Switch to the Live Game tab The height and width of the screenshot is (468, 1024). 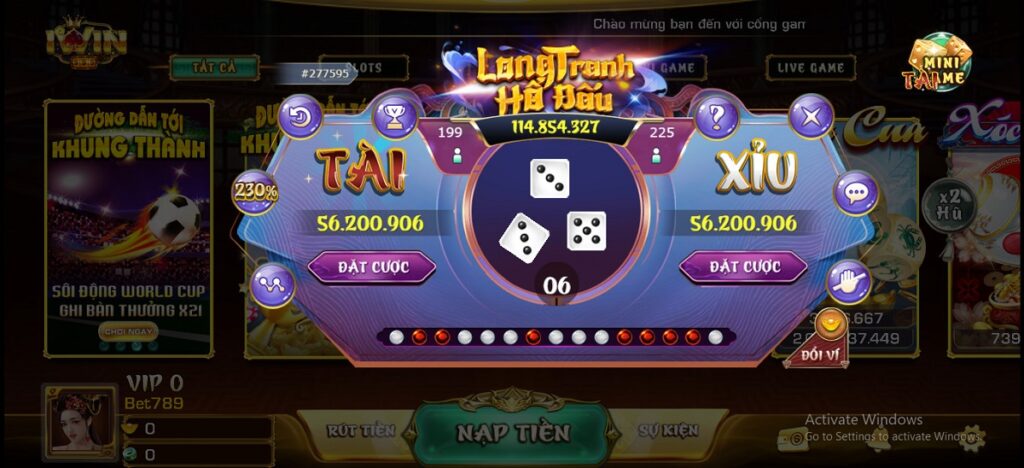click(x=811, y=68)
